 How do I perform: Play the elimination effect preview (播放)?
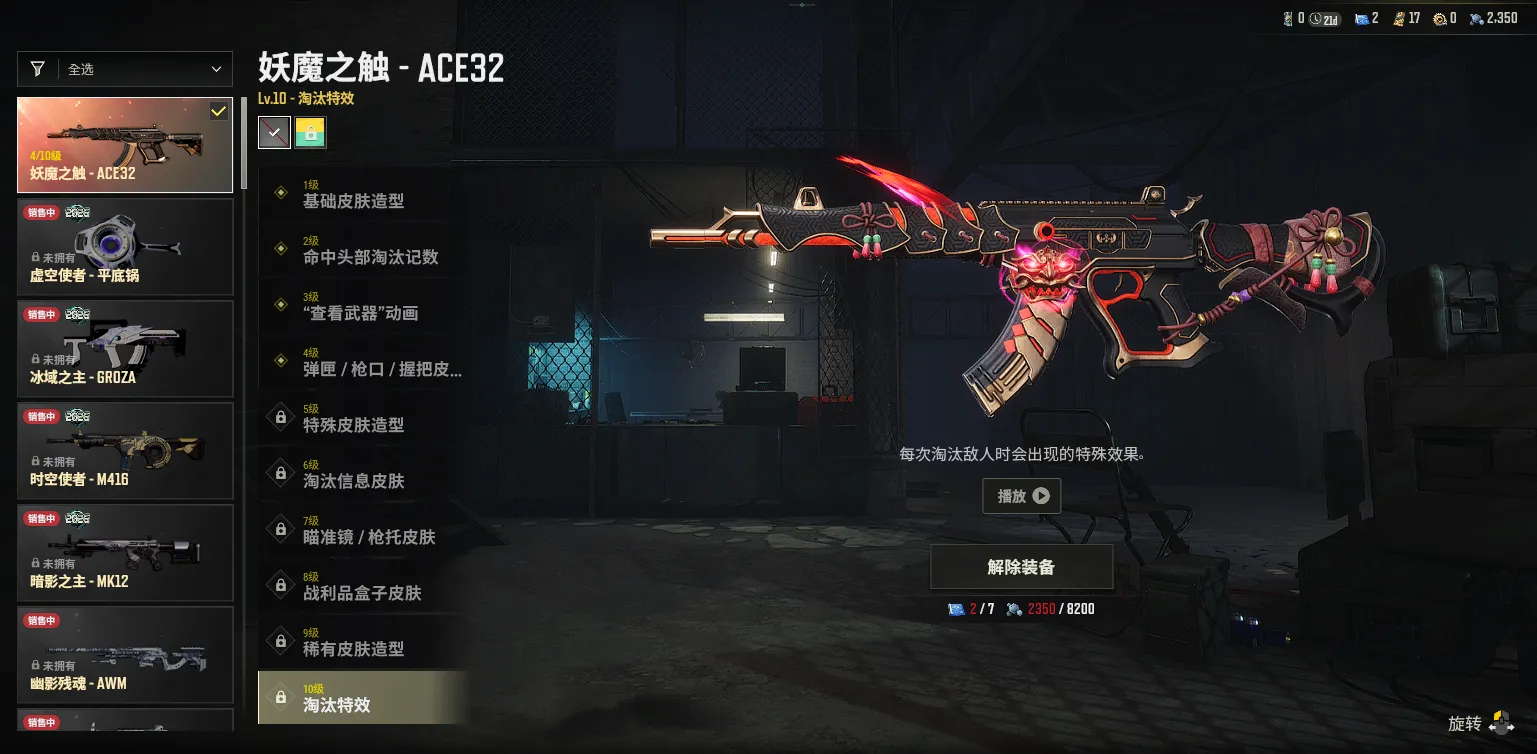pyautogui.click(x=1021, y=496)
